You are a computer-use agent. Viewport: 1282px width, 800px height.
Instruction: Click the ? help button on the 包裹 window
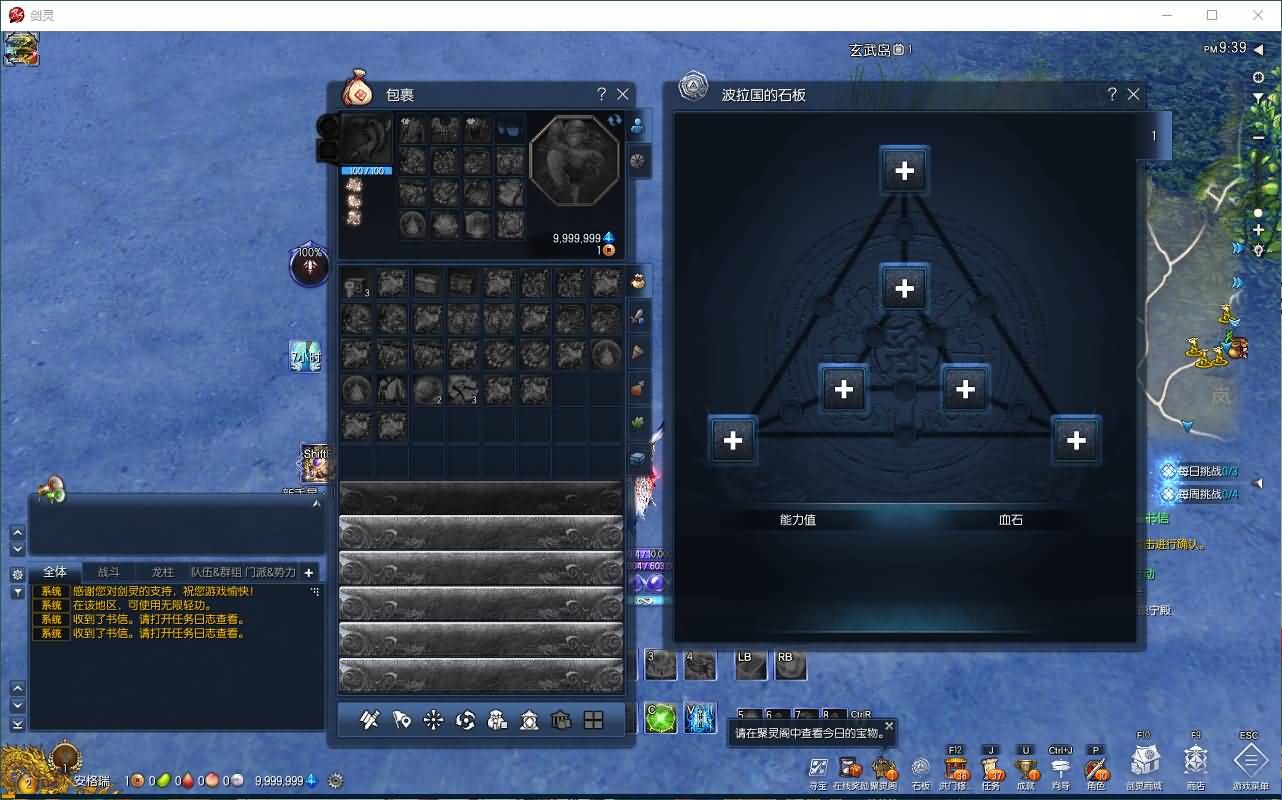pos(600,94)
